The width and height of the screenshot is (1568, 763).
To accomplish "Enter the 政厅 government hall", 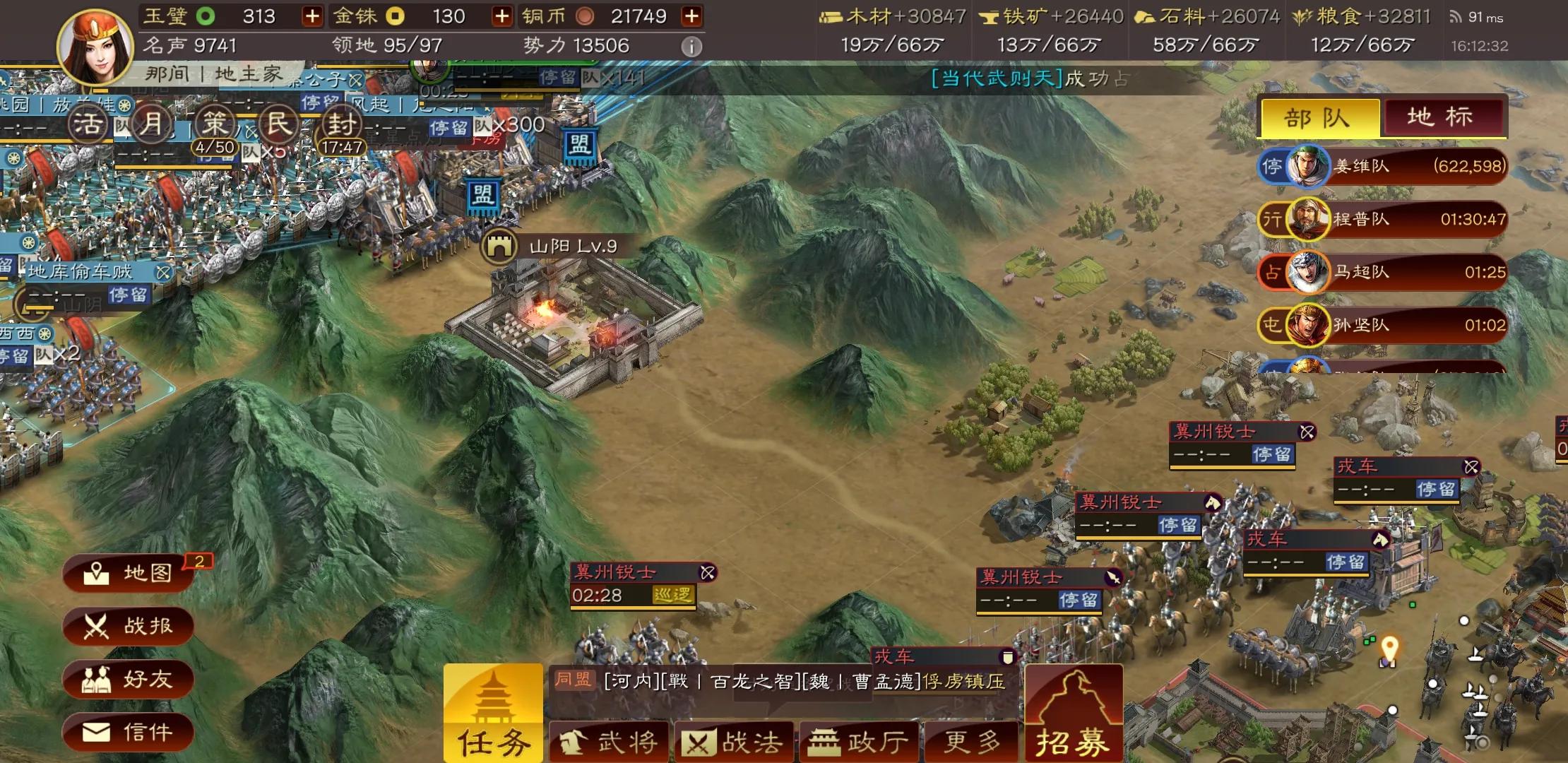I will (860, 740).
